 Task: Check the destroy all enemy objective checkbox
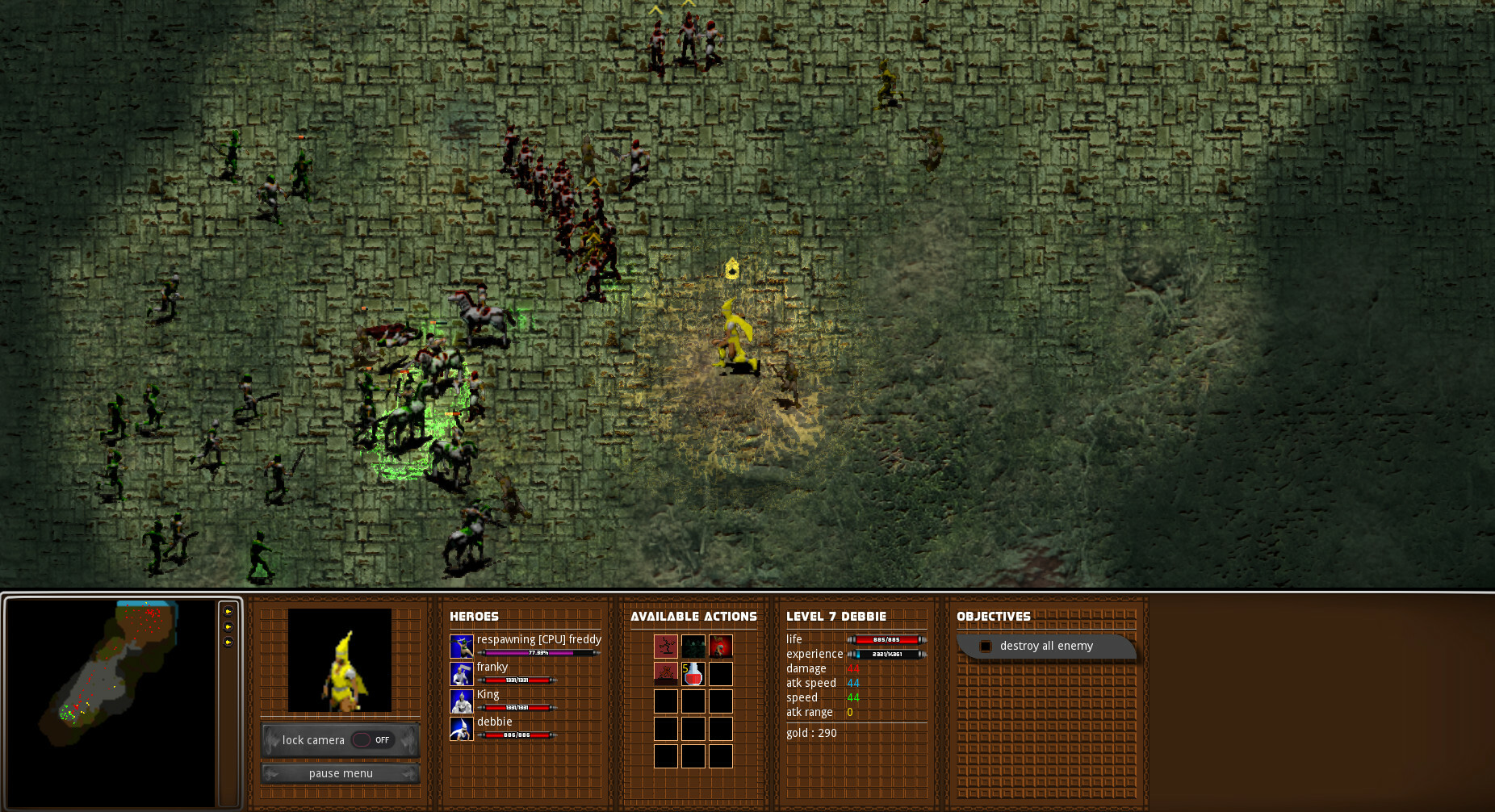pyautogui.click(x=986, y=646)
